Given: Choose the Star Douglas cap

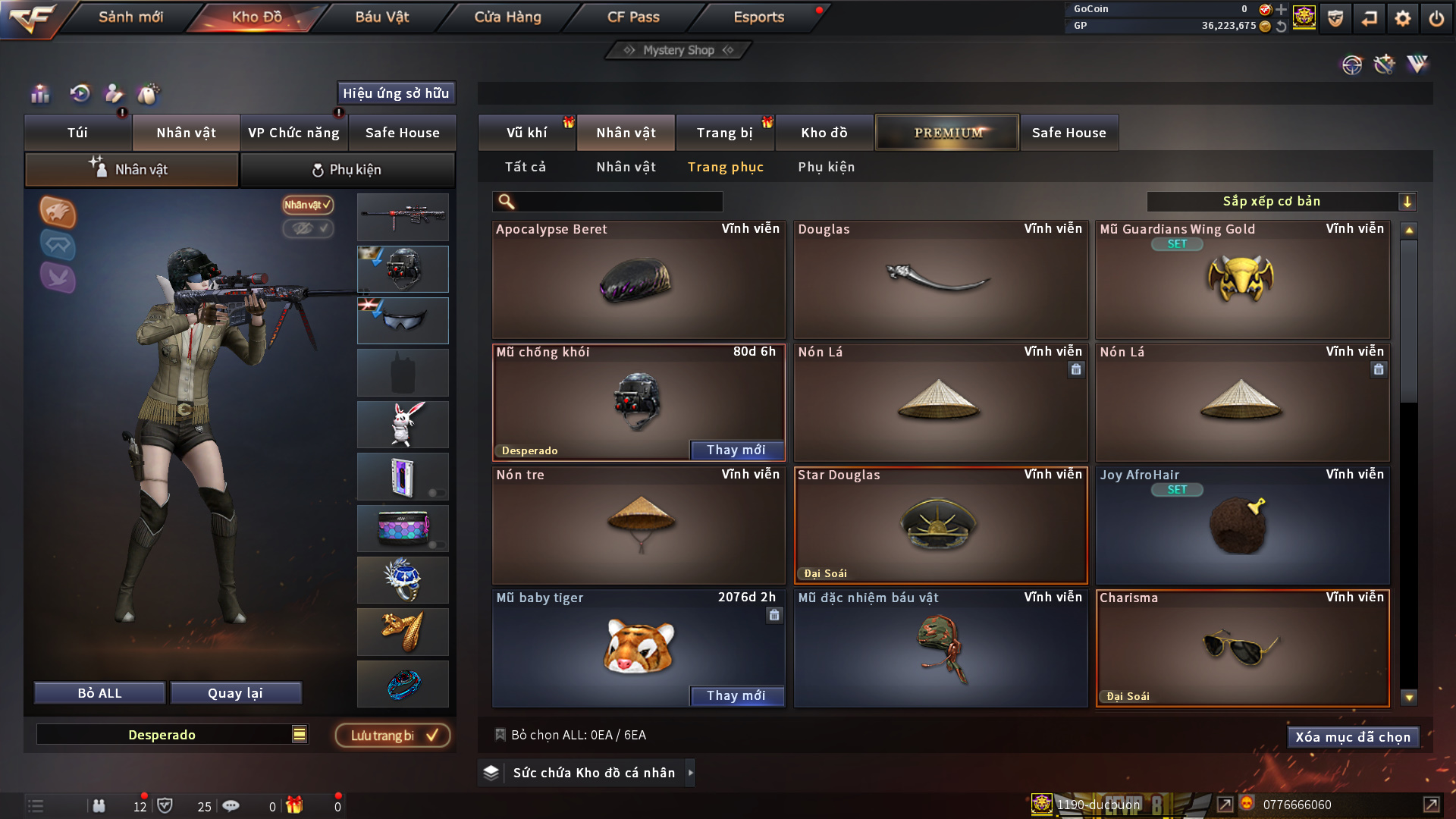Looking at the screenshot, I should (940, 526).
